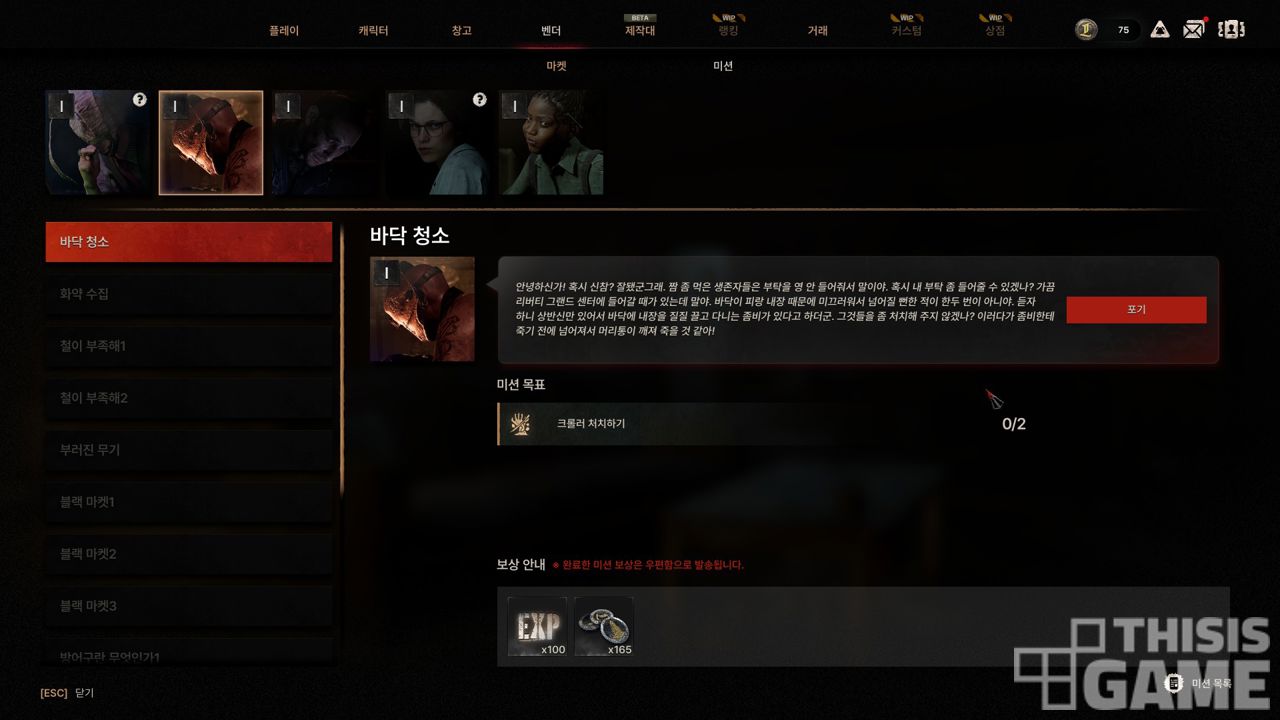The image size is (1280, 720).
Task: Open the 화약 수집 mission
Action: coord(189,294)
